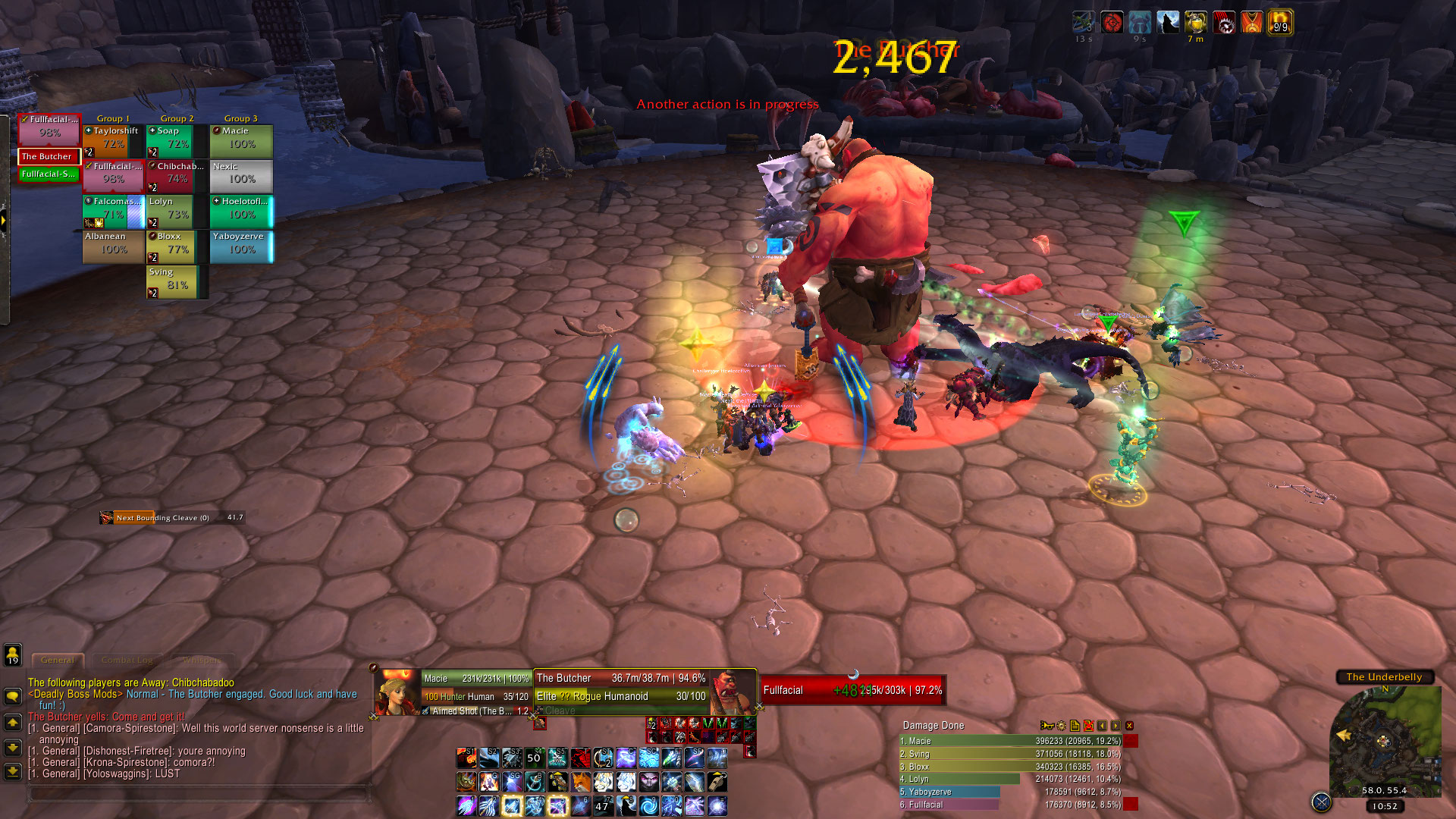Click the chat text input box

coord(199,793)
